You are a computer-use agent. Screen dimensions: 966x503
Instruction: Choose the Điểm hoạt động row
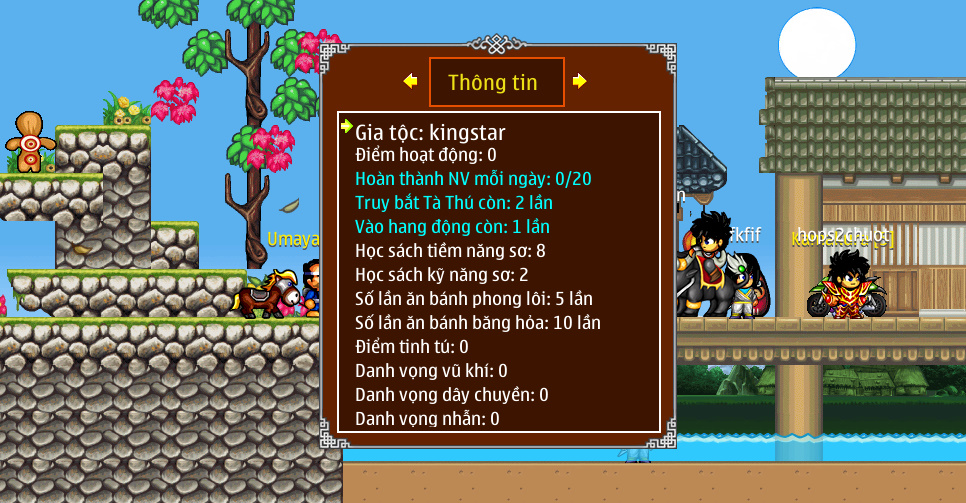pos(426,155)
